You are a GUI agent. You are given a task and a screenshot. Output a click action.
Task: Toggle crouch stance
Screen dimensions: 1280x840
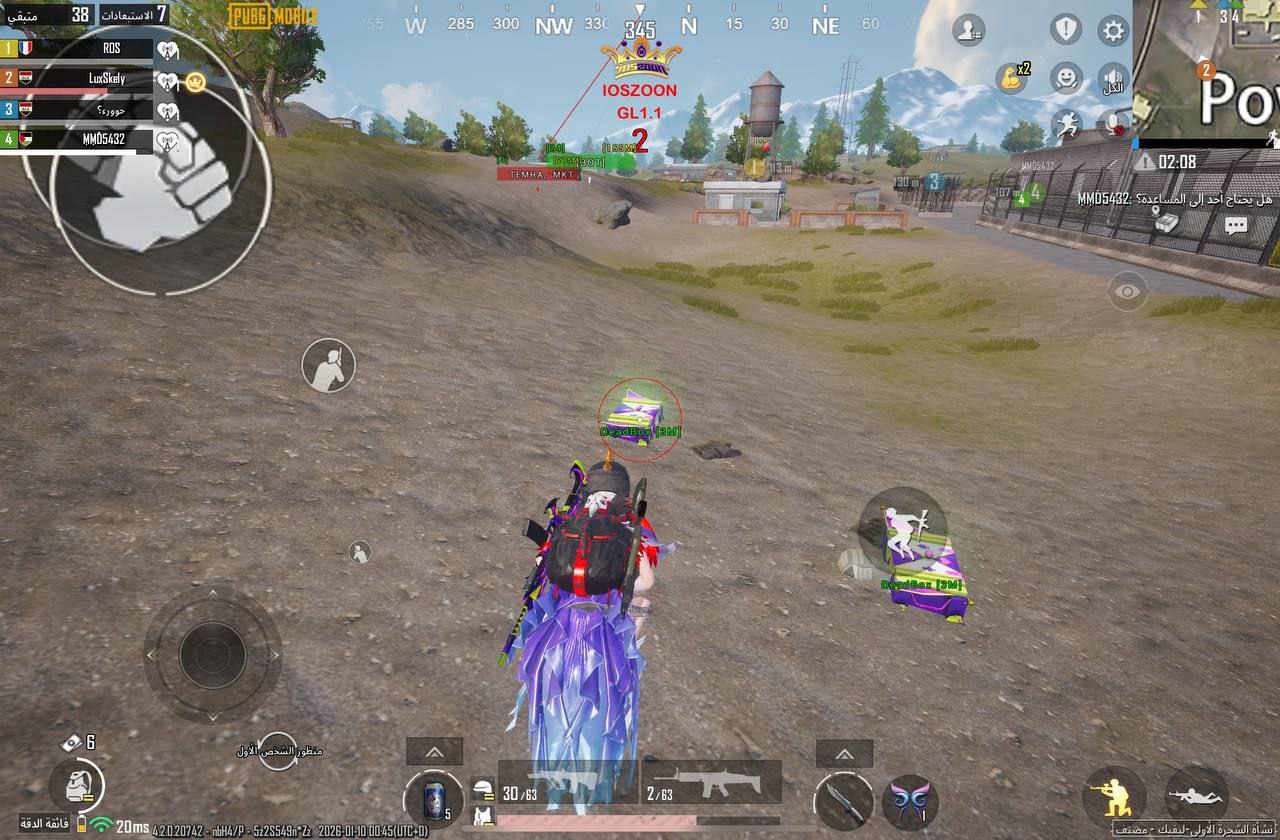(1114, 797)
